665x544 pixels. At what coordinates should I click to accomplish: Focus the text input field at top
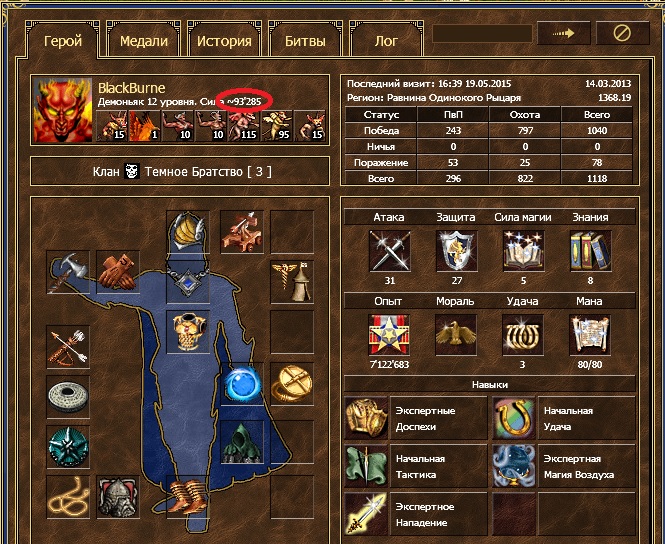tap(482, 33)
